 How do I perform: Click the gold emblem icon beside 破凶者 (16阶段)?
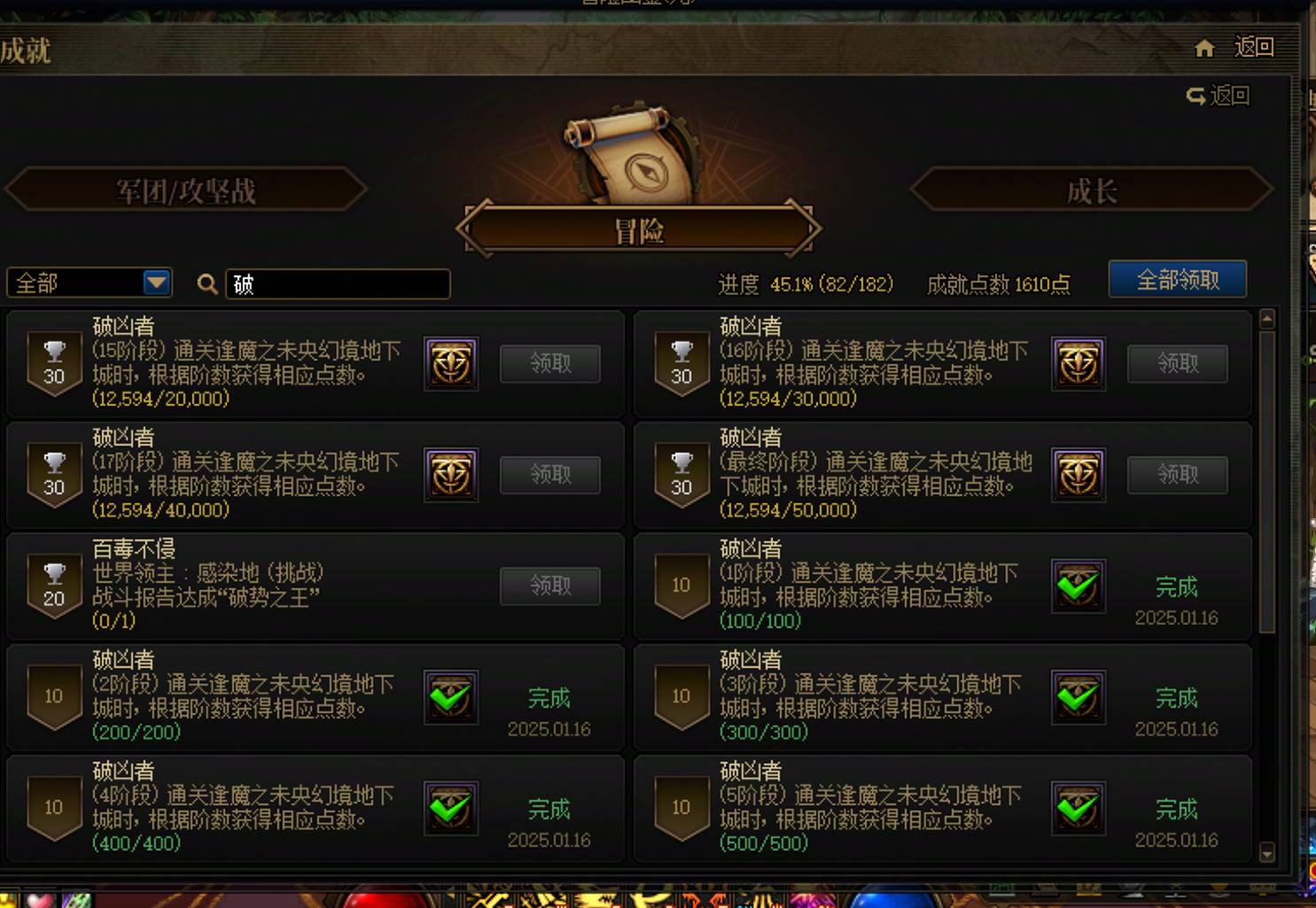click(1078, 363)
